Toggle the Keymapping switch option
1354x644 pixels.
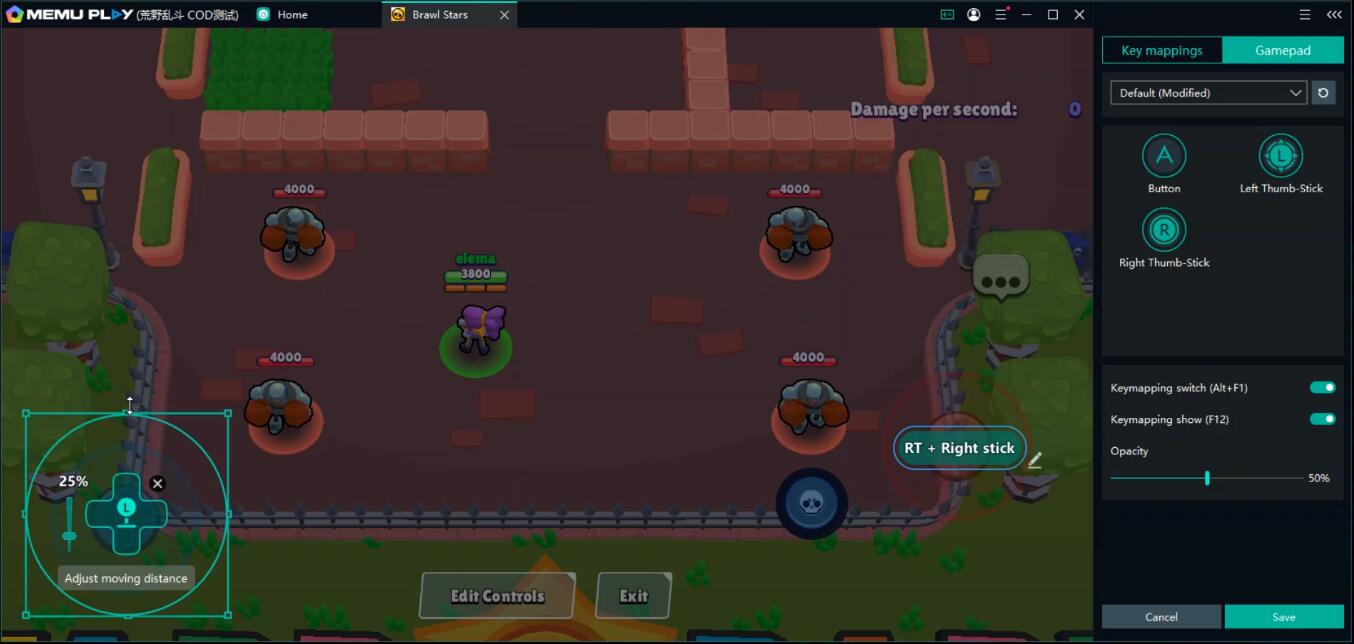(x=1322, y=388)
